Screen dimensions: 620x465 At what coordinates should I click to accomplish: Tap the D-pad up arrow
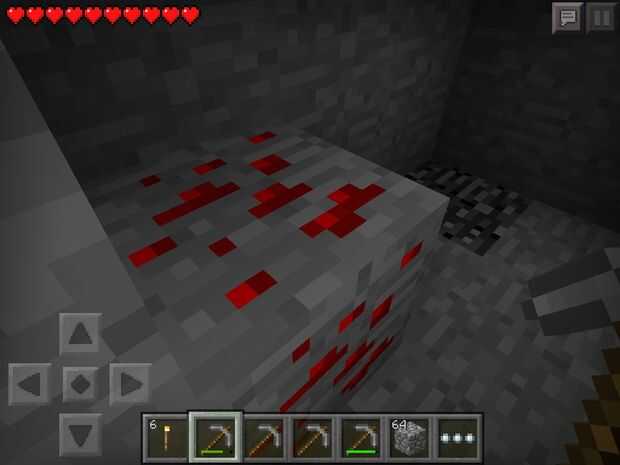(80, 333)
